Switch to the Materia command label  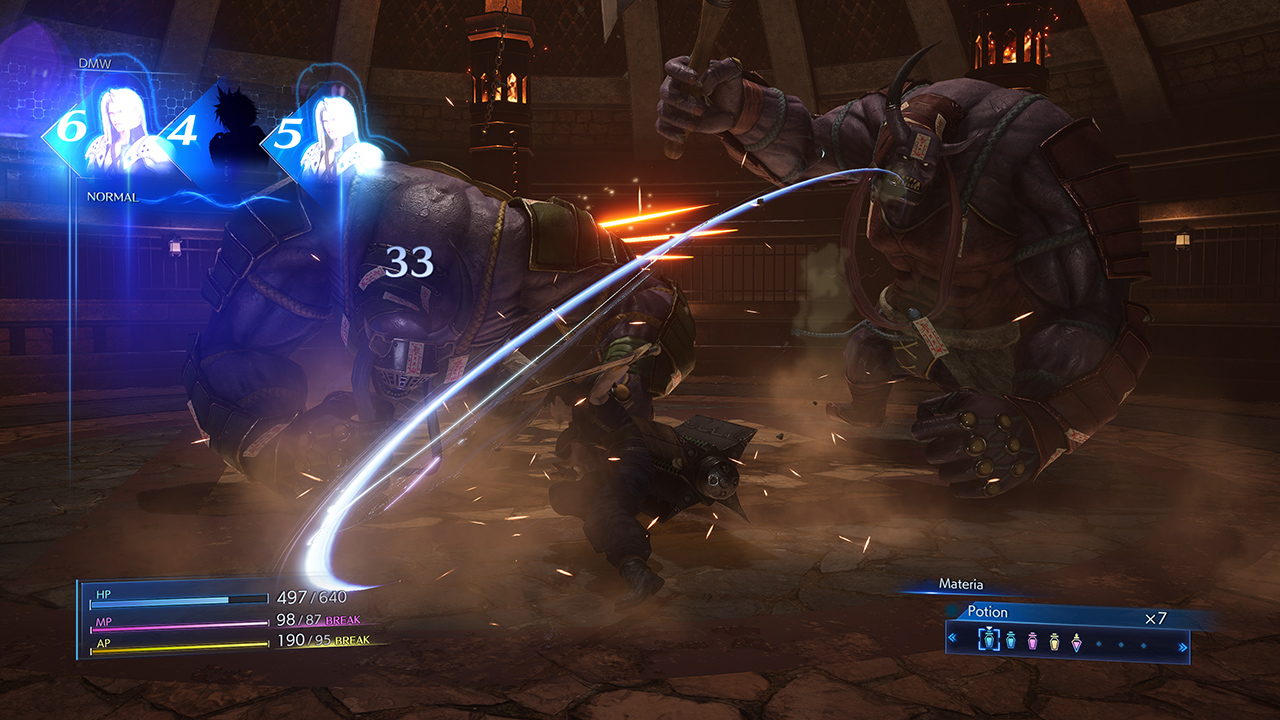(x=960, y=584)
